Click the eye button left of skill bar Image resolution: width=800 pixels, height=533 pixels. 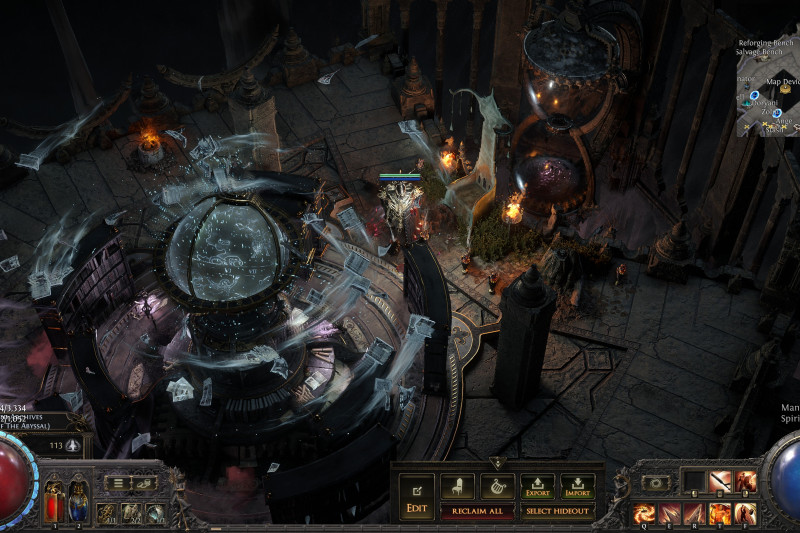click(655, 482)
